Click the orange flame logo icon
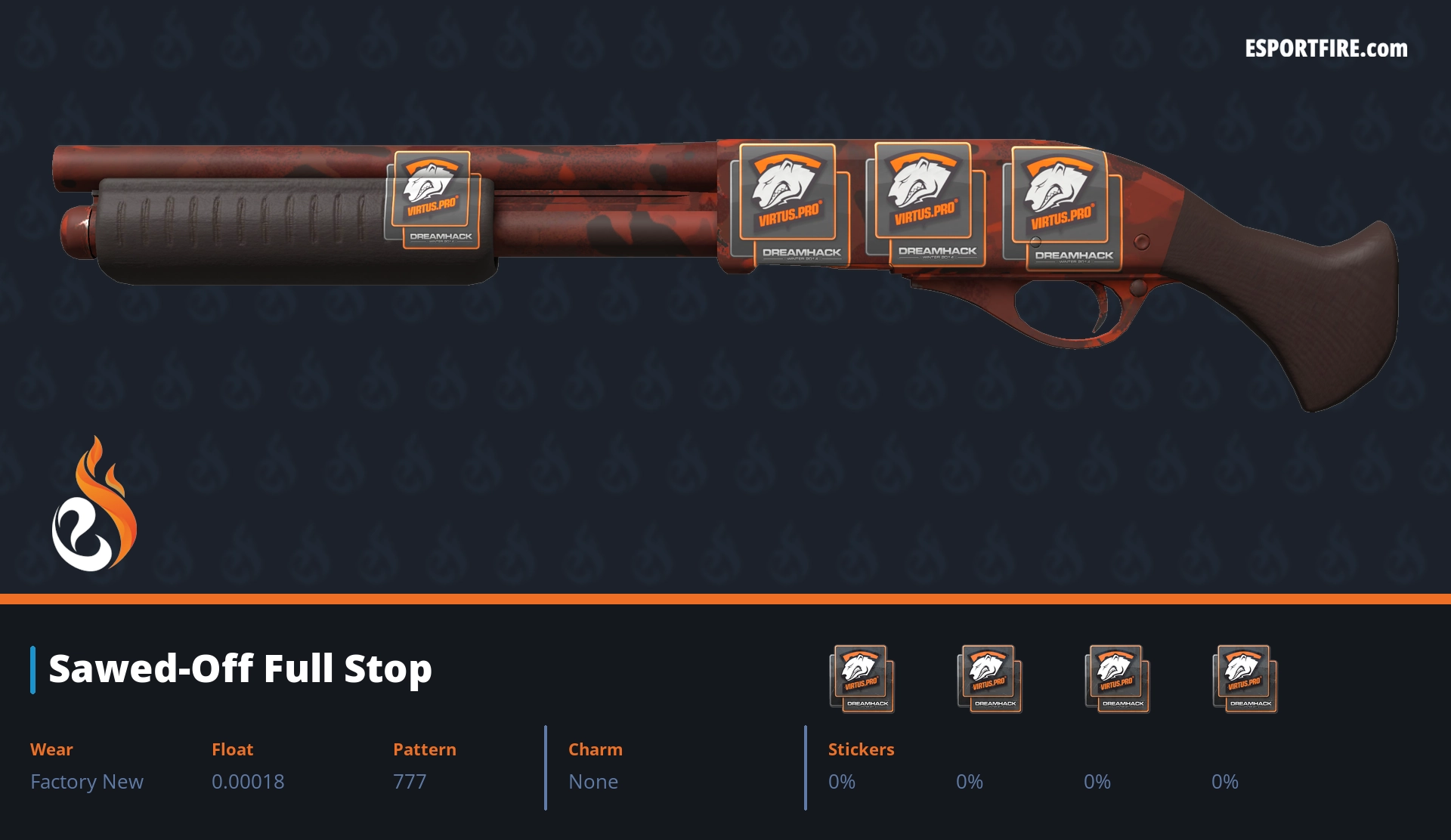1451x840 pixels. tap(94, 505)
